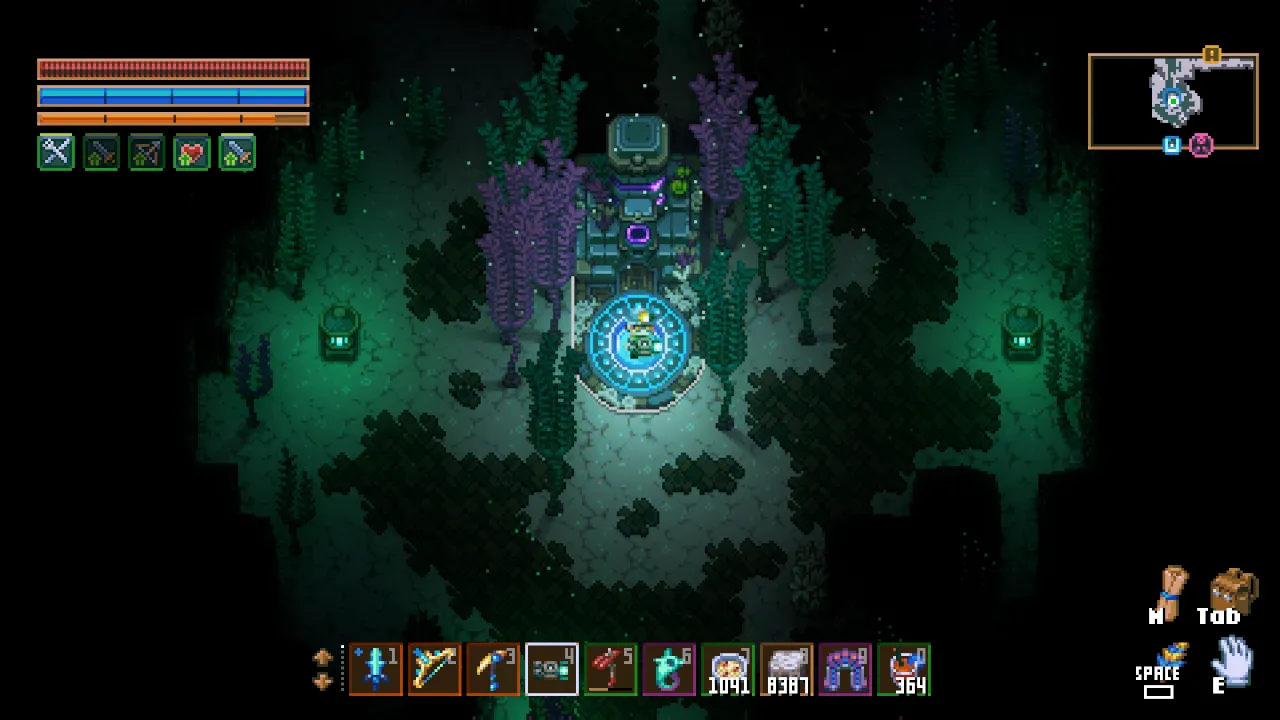Pick the red hoe in slot 5
The image size is (1280, 720).
(x=611, y=669)
